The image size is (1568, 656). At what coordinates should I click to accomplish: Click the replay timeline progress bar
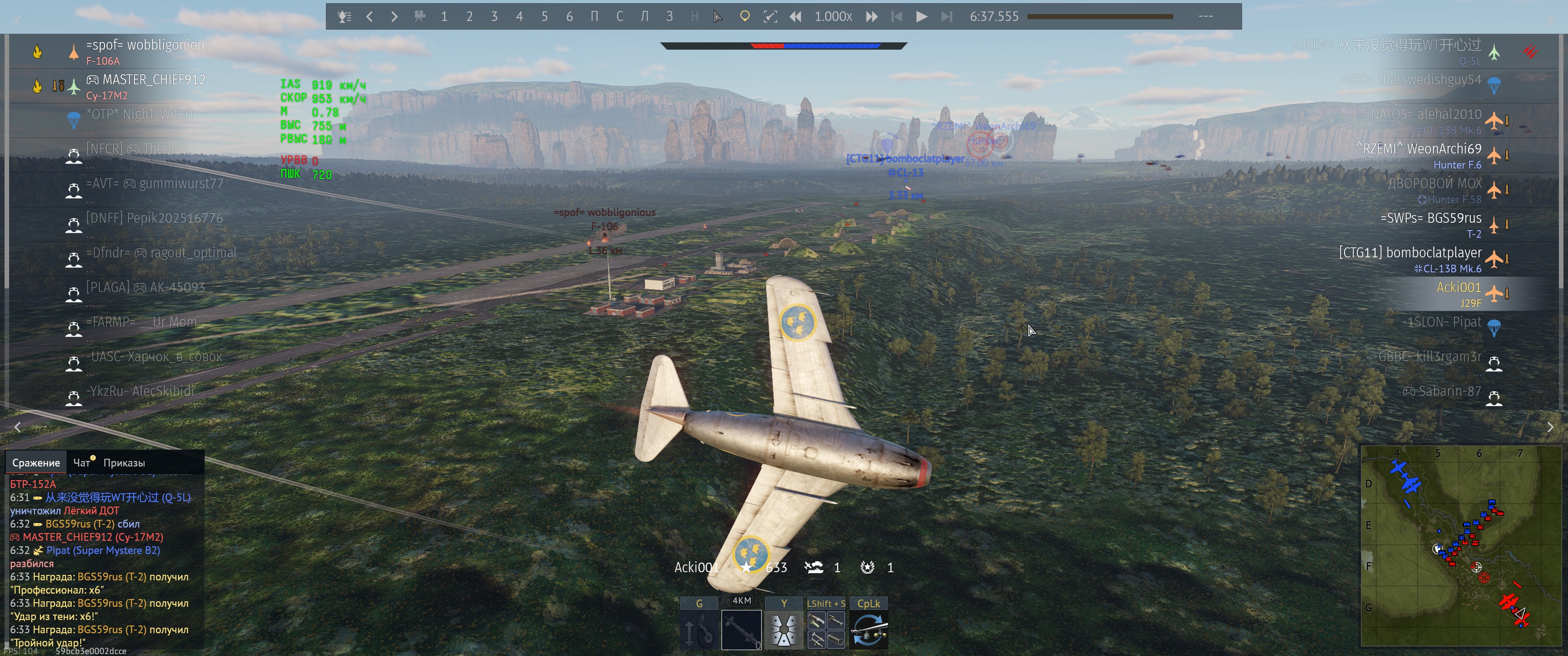[1099, 16]
